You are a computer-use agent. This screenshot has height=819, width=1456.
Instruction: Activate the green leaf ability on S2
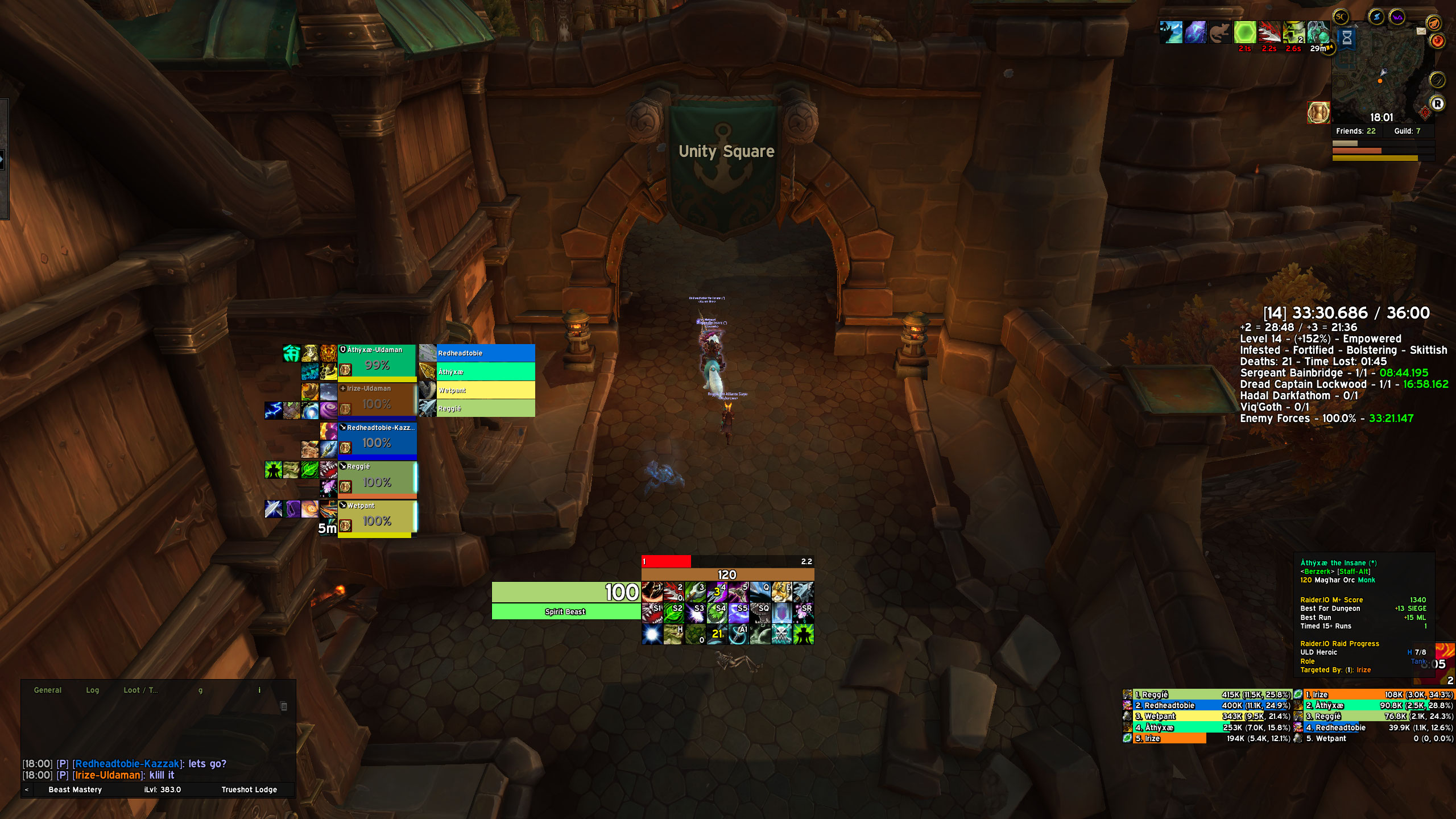click(x=673, y=613)
